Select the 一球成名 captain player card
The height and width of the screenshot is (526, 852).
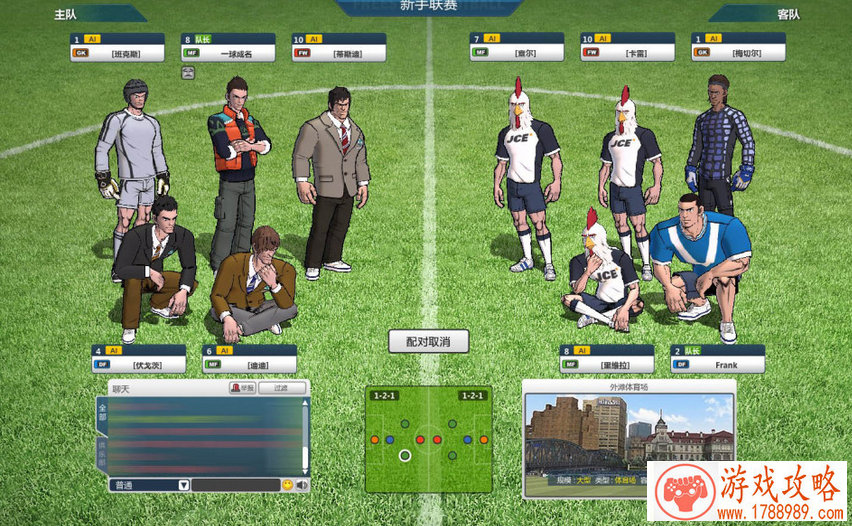pyautogui.click(x=228, y=47)
